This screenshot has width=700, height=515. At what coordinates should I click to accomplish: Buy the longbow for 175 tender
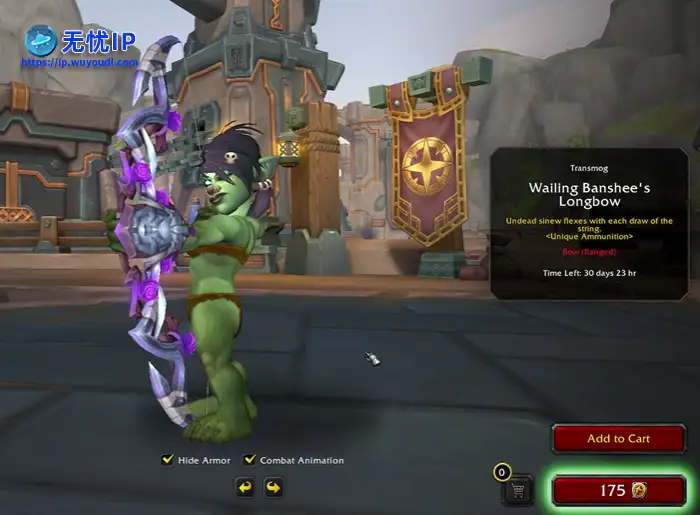tap(618, 490)
